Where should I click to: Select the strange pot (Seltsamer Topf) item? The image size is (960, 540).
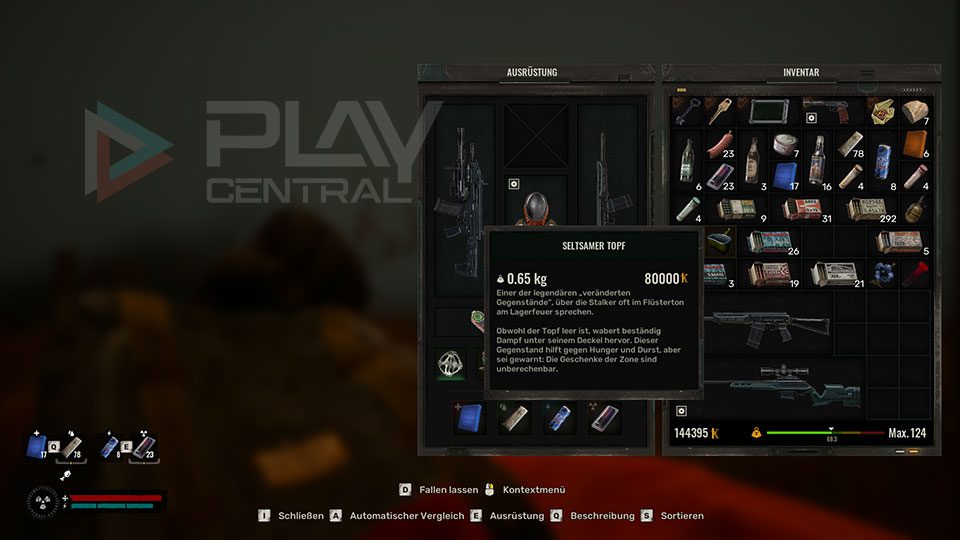pyautogui.click(x=718, y=240)
